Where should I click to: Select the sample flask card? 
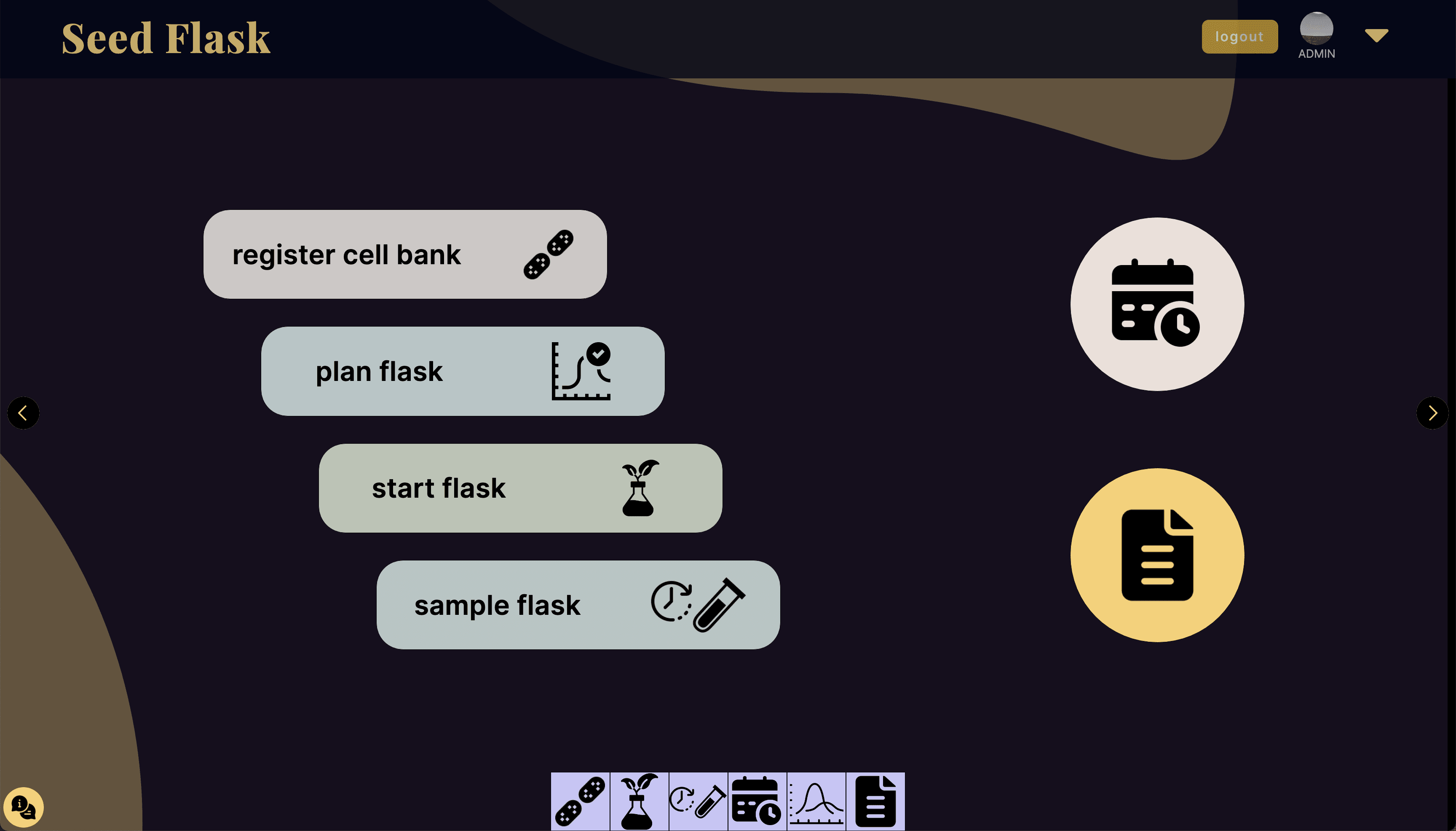[x=578, y=604]
